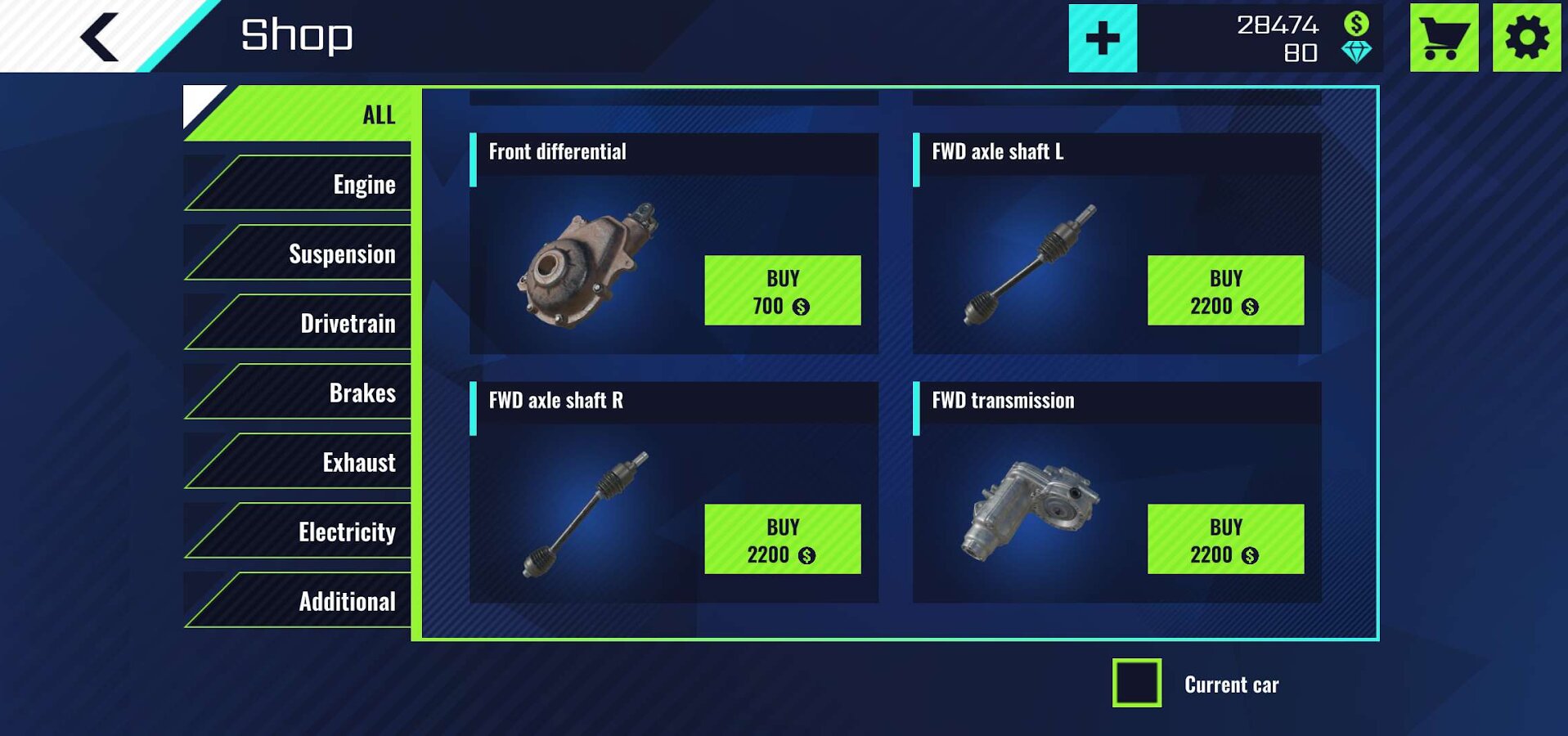Viewport: 1568px width, 736px height.
Task: Buy the FWD axle shaft L
Action: pyautogui.click(x=1225, y=290)
